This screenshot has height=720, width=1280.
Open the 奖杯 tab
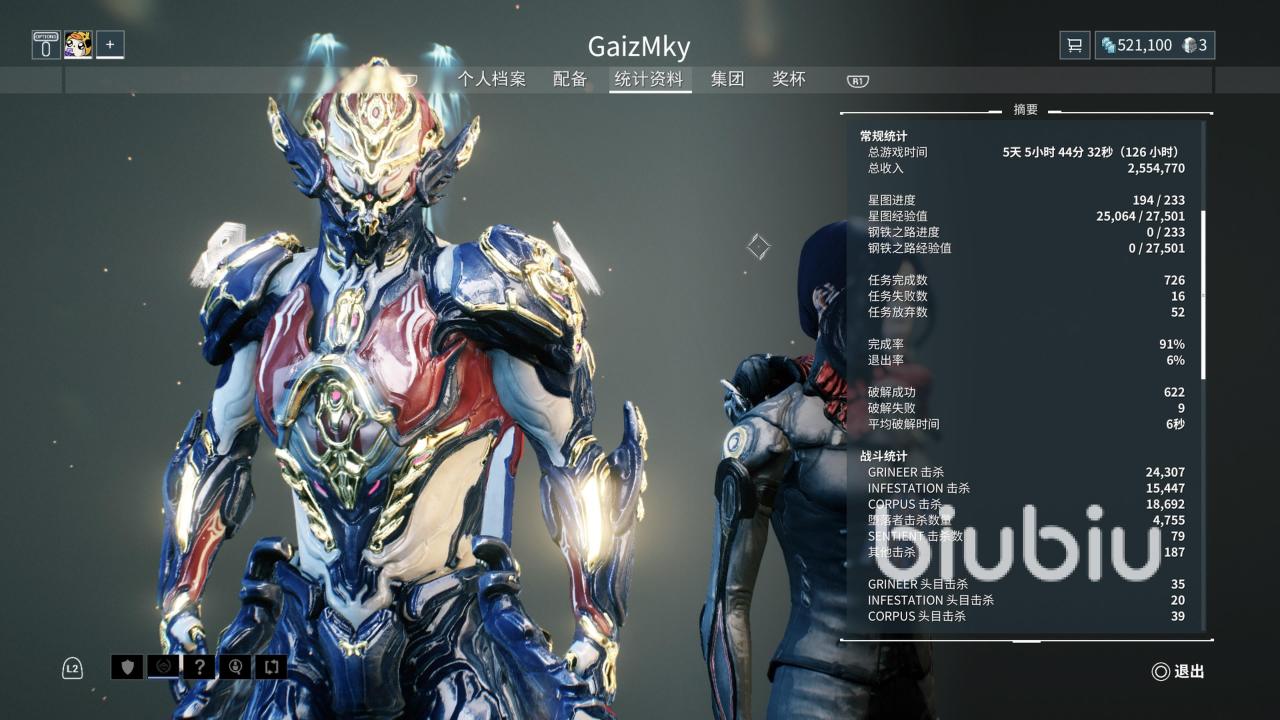789,79
